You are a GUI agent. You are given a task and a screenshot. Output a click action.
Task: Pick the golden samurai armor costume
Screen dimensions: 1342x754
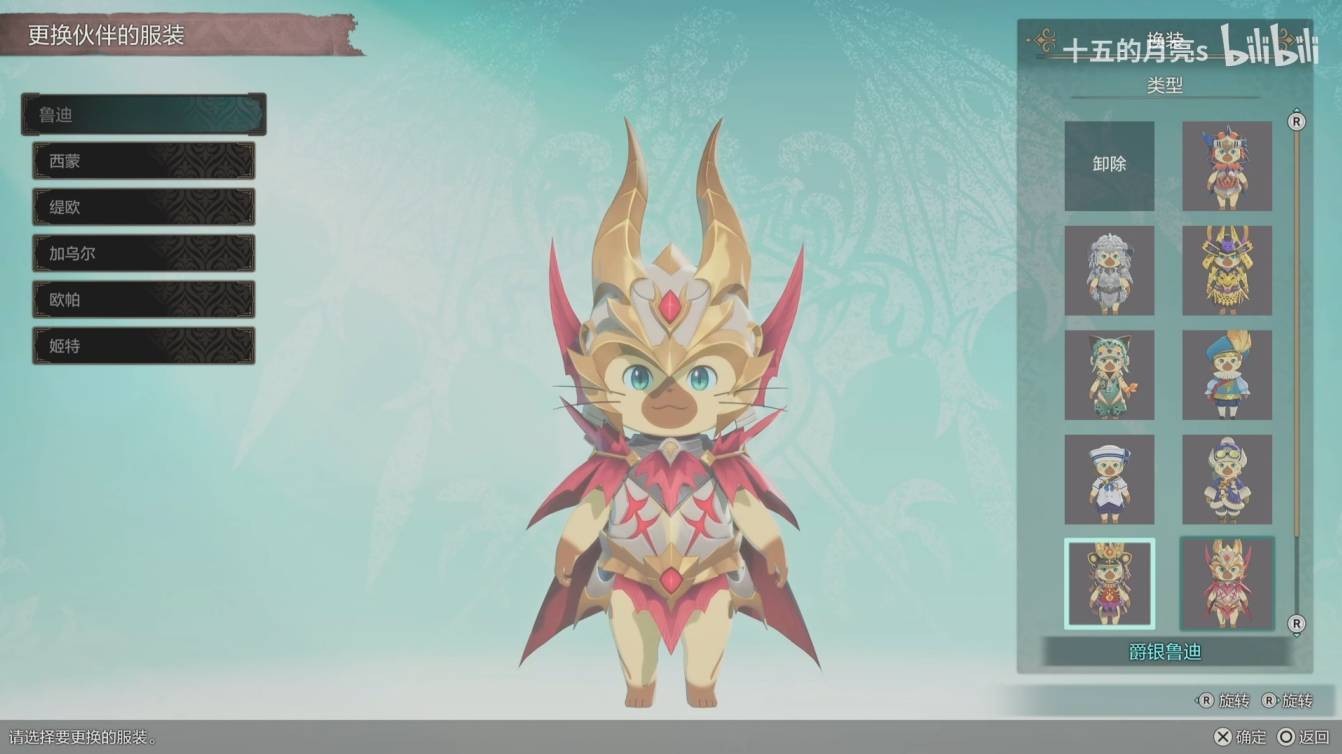point(1227,270)
